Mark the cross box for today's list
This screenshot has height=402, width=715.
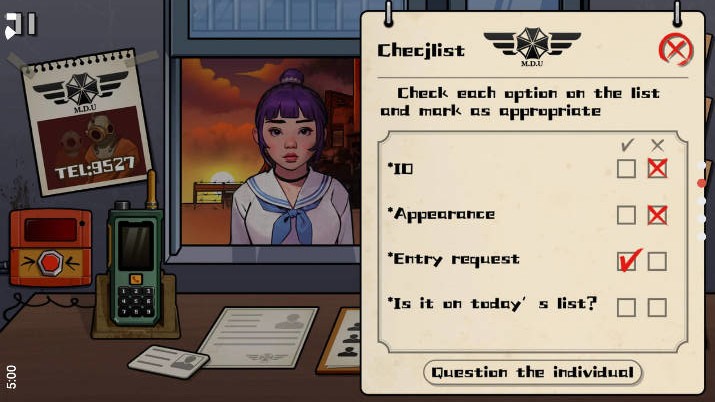(657, 307)
